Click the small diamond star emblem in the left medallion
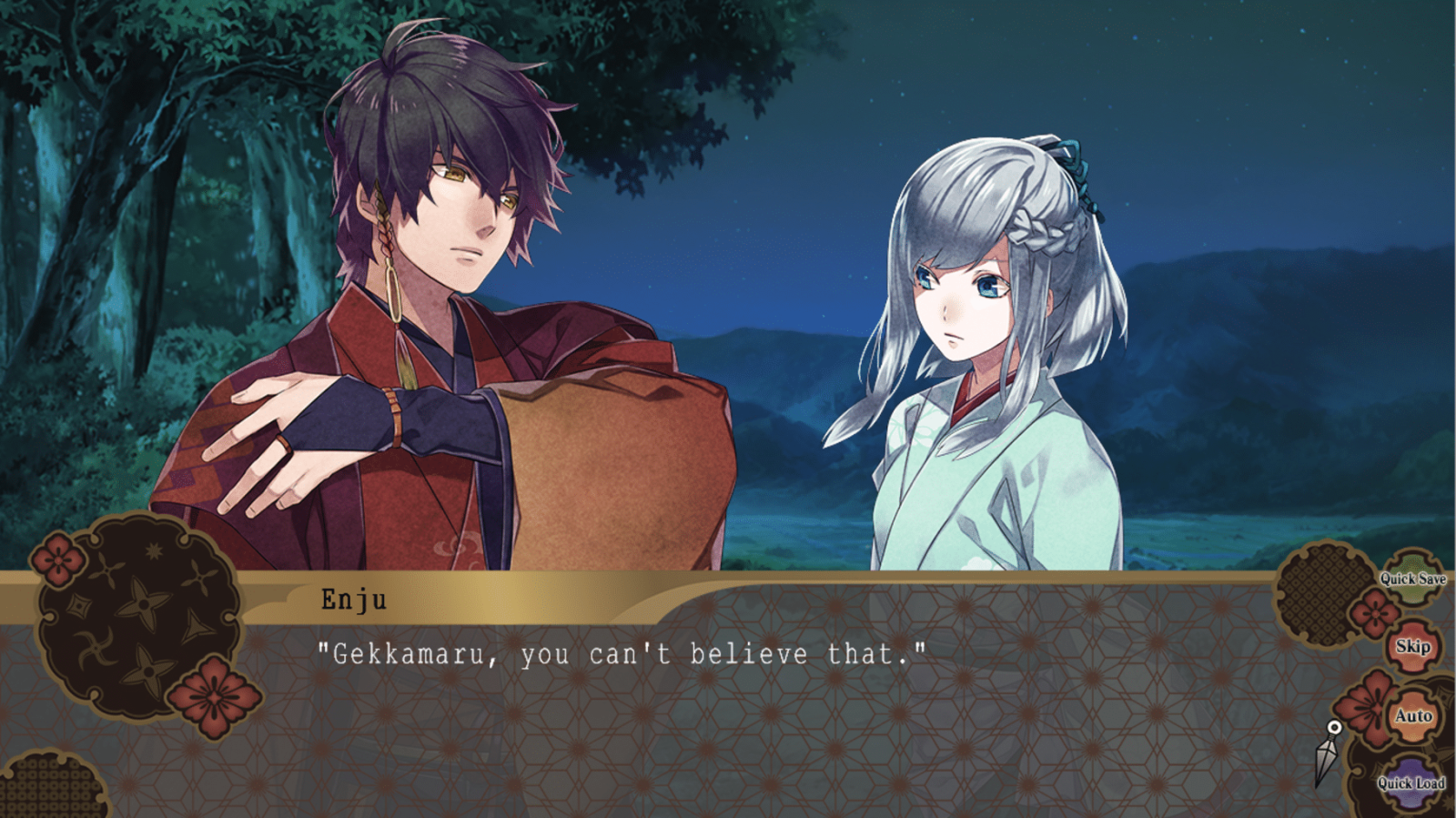1456x818 pixels. tap(79, 604)
